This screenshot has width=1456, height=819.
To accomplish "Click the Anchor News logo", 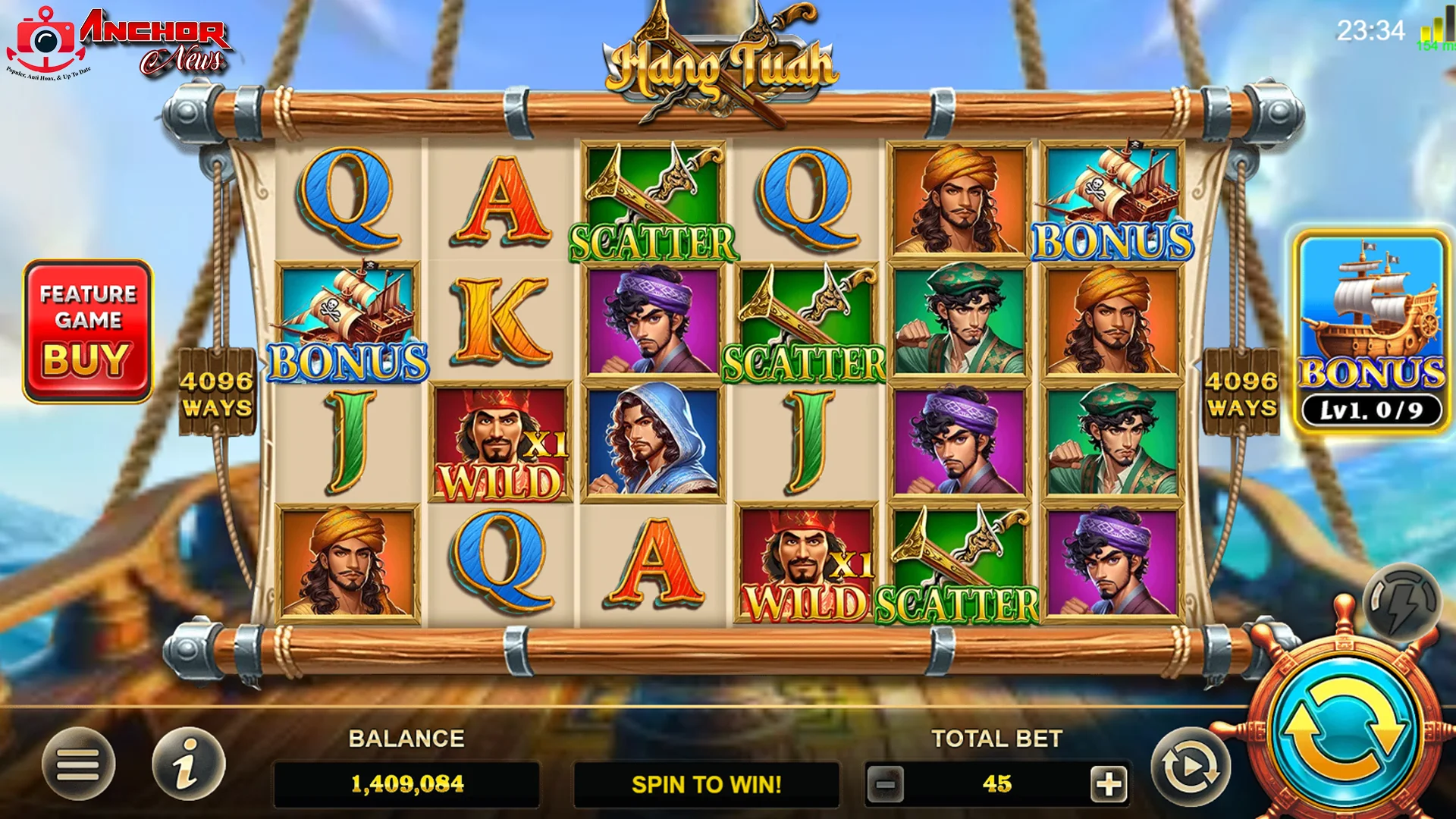I will [121, 43].
